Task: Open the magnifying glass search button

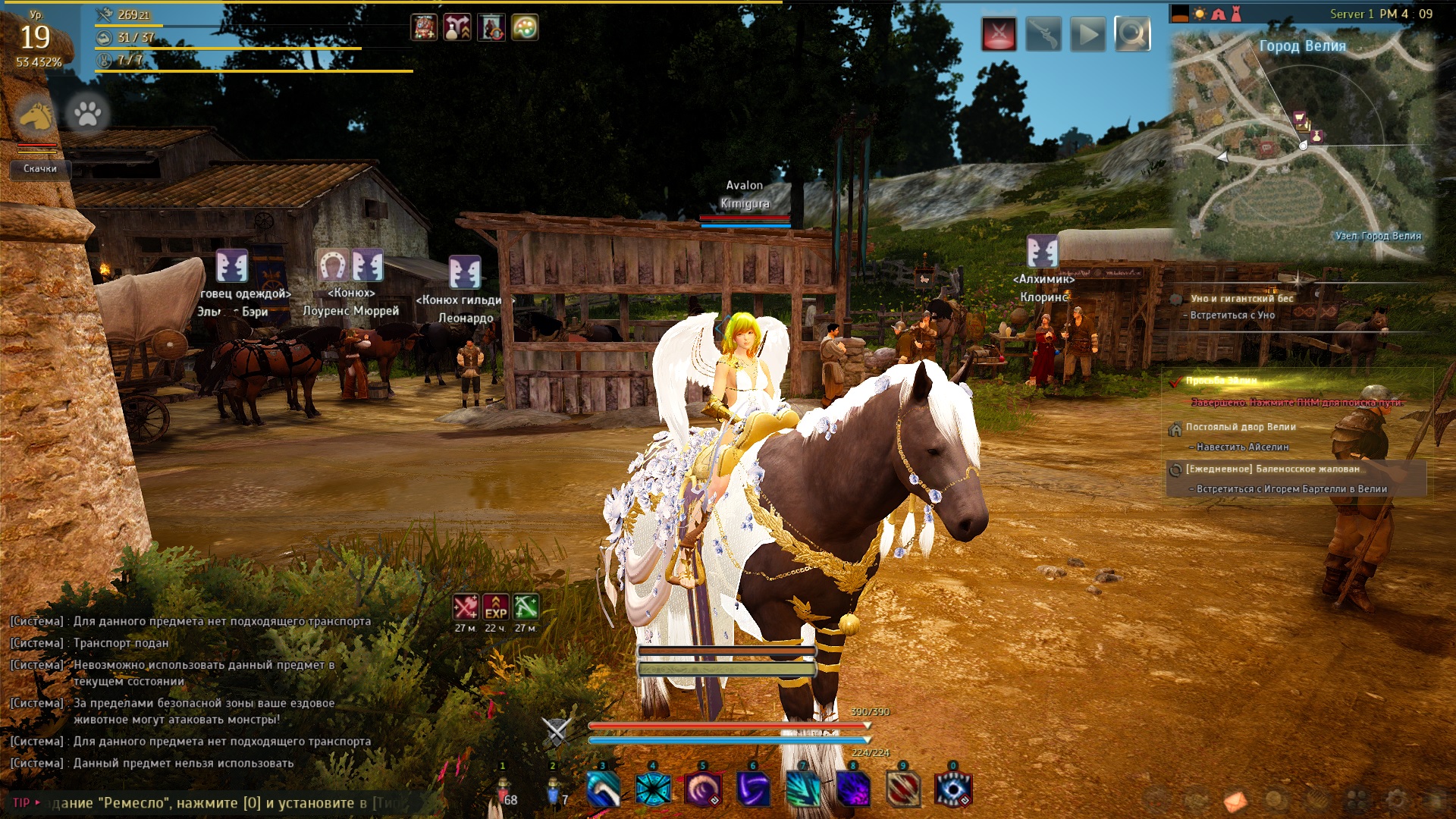Action: [x=1132, y=34]
